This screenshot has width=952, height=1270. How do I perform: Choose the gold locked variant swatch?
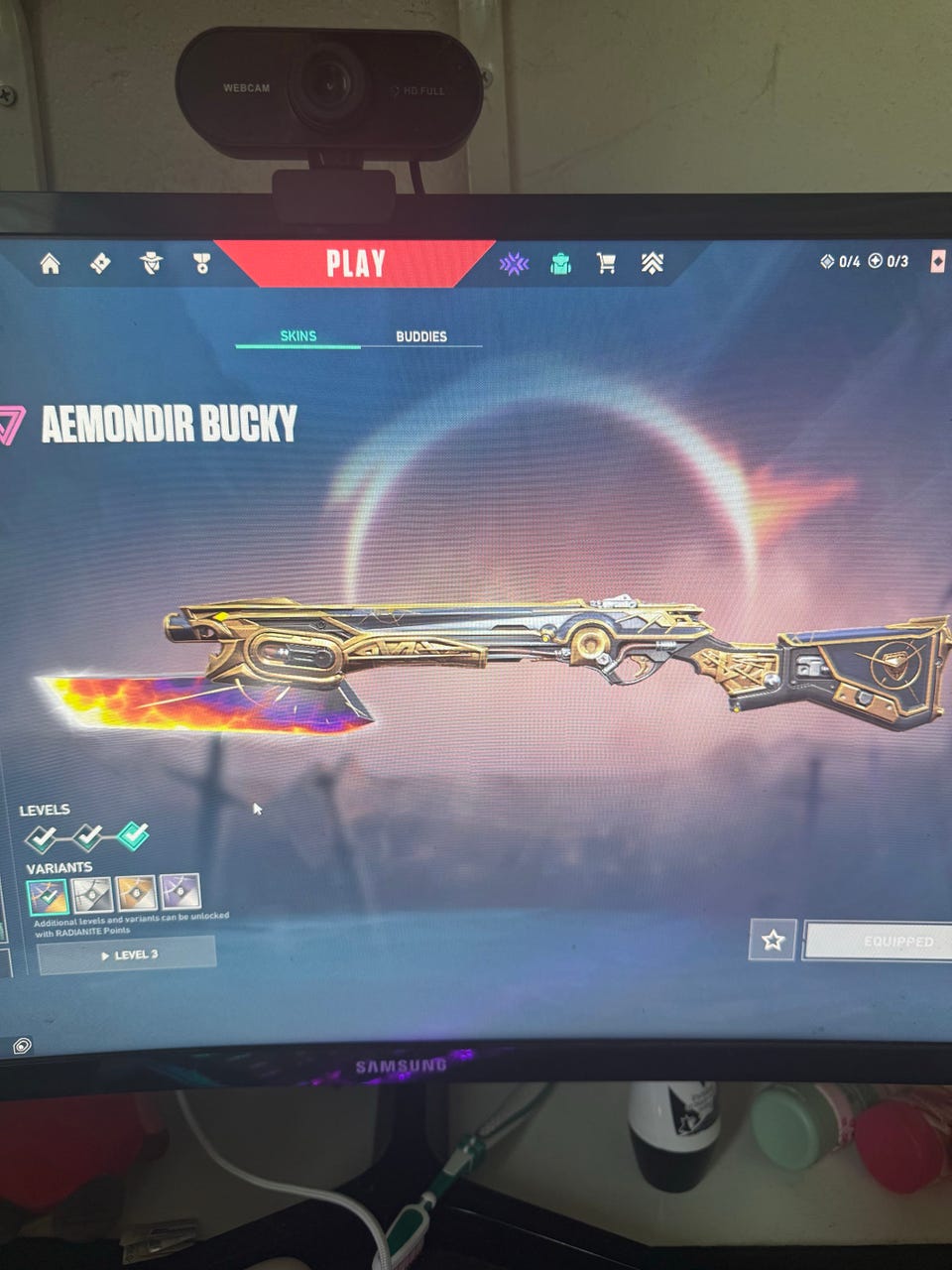pyautogui.click(x=136, y=894)
